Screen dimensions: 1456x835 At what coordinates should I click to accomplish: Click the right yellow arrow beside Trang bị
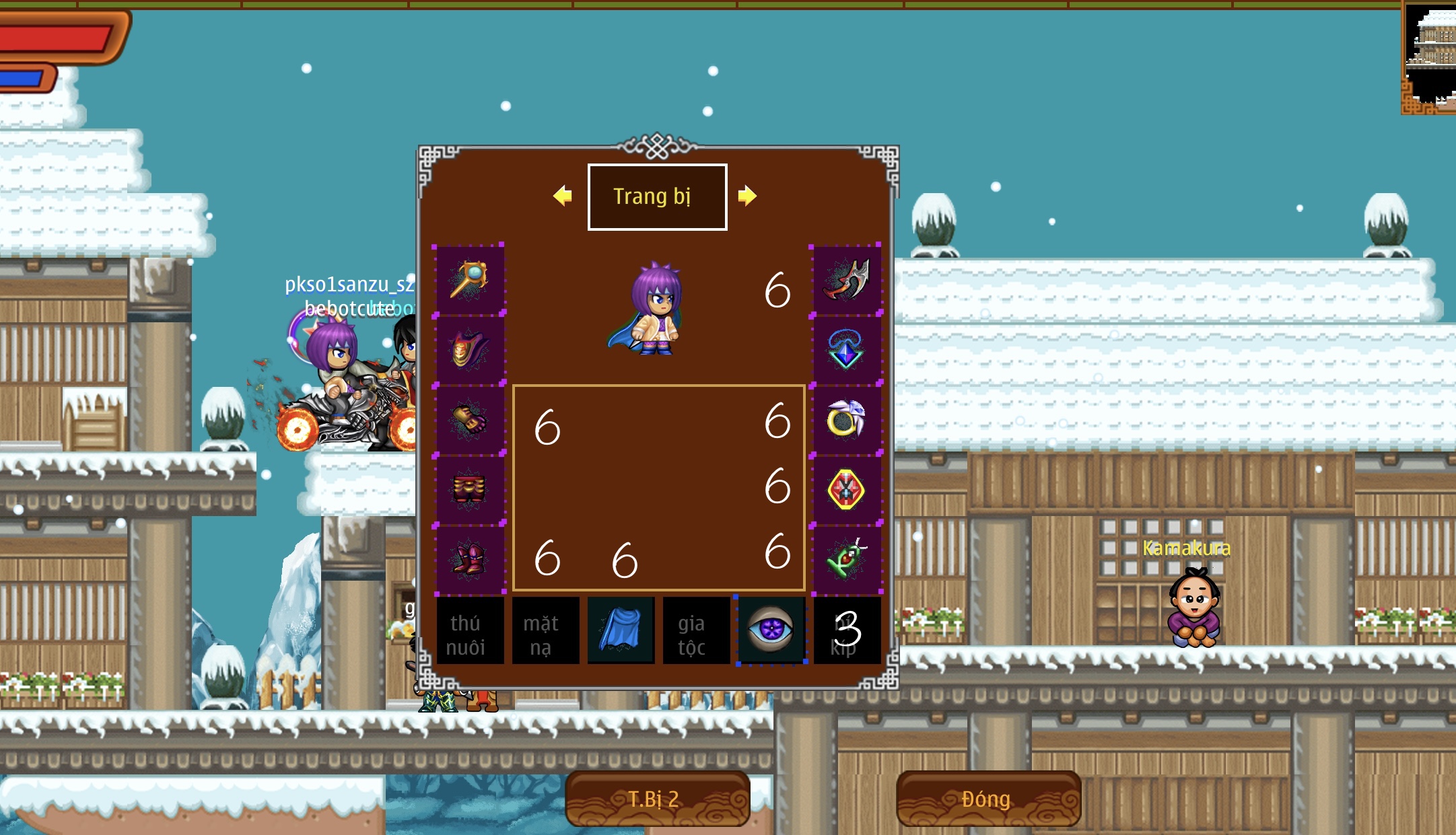(747, 196)
